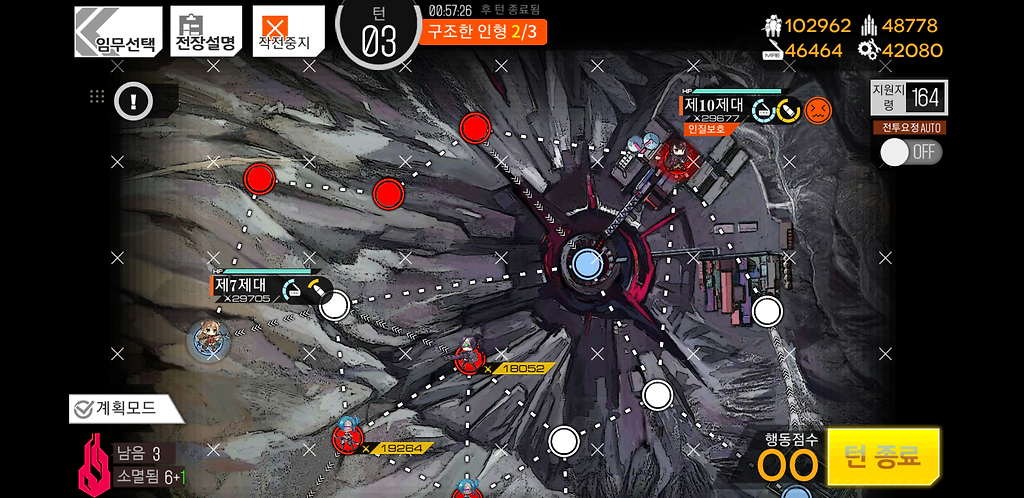The image size is (1024, 498).
Task: Select the blue central node
Action: click(587, 263)
